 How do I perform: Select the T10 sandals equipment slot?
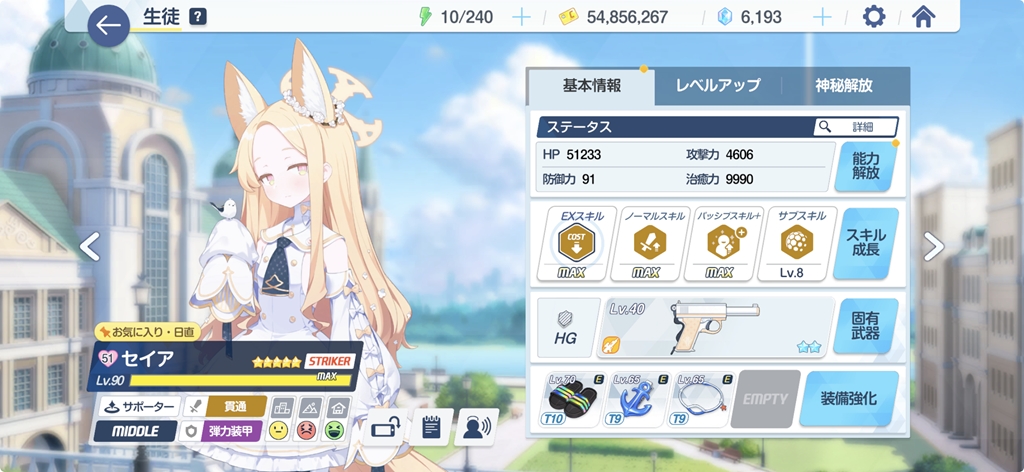point(578,400)
